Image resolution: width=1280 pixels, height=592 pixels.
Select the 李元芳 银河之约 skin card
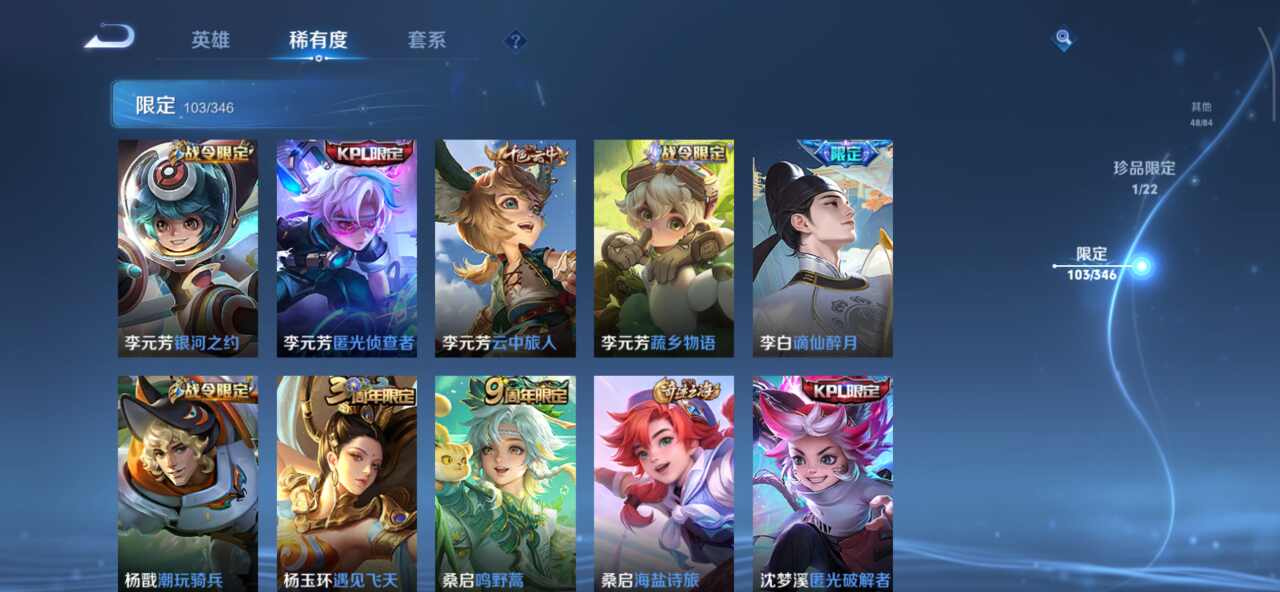[188, 248]
